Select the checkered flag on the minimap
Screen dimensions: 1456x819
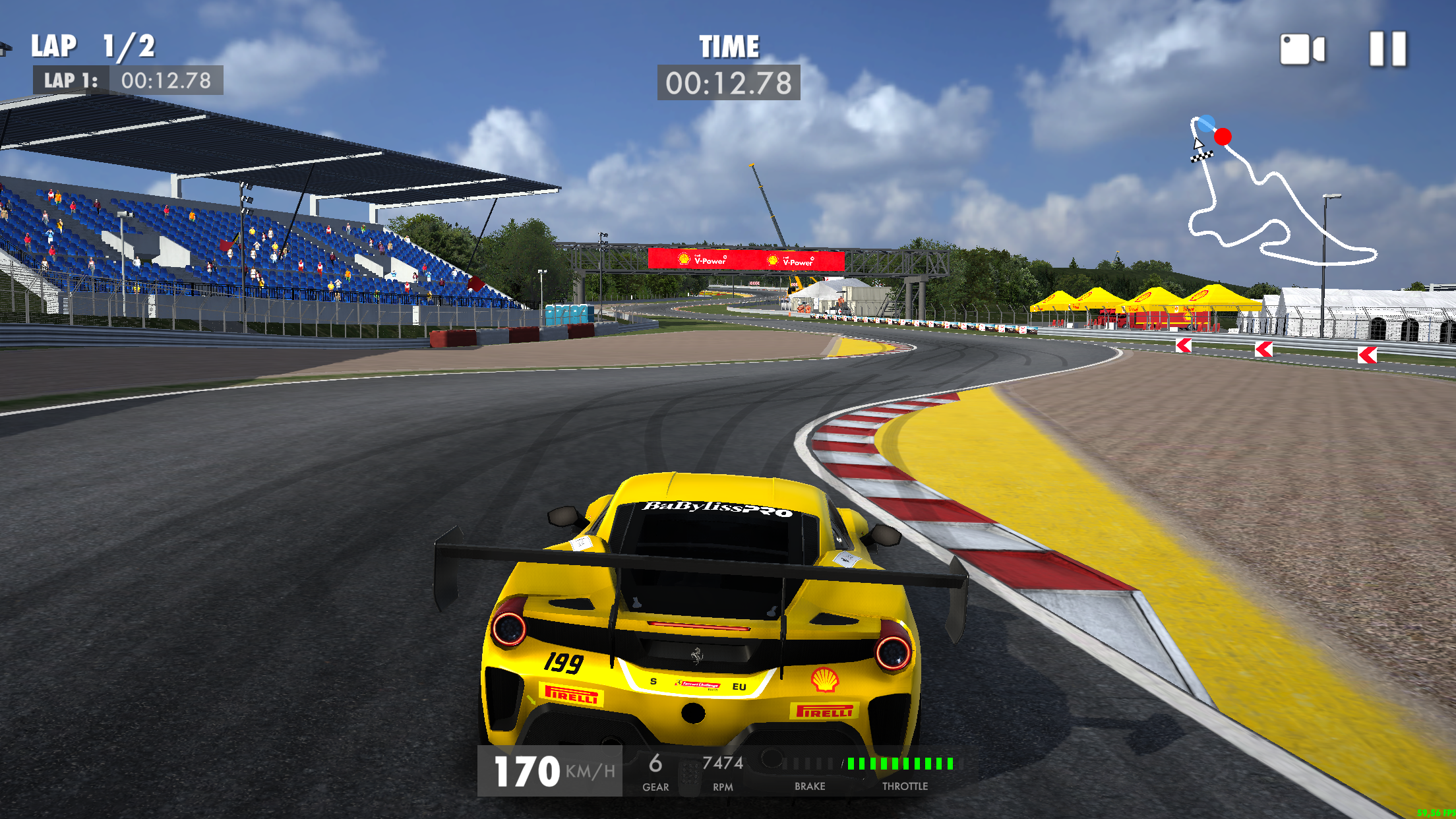click(1202, 156)
